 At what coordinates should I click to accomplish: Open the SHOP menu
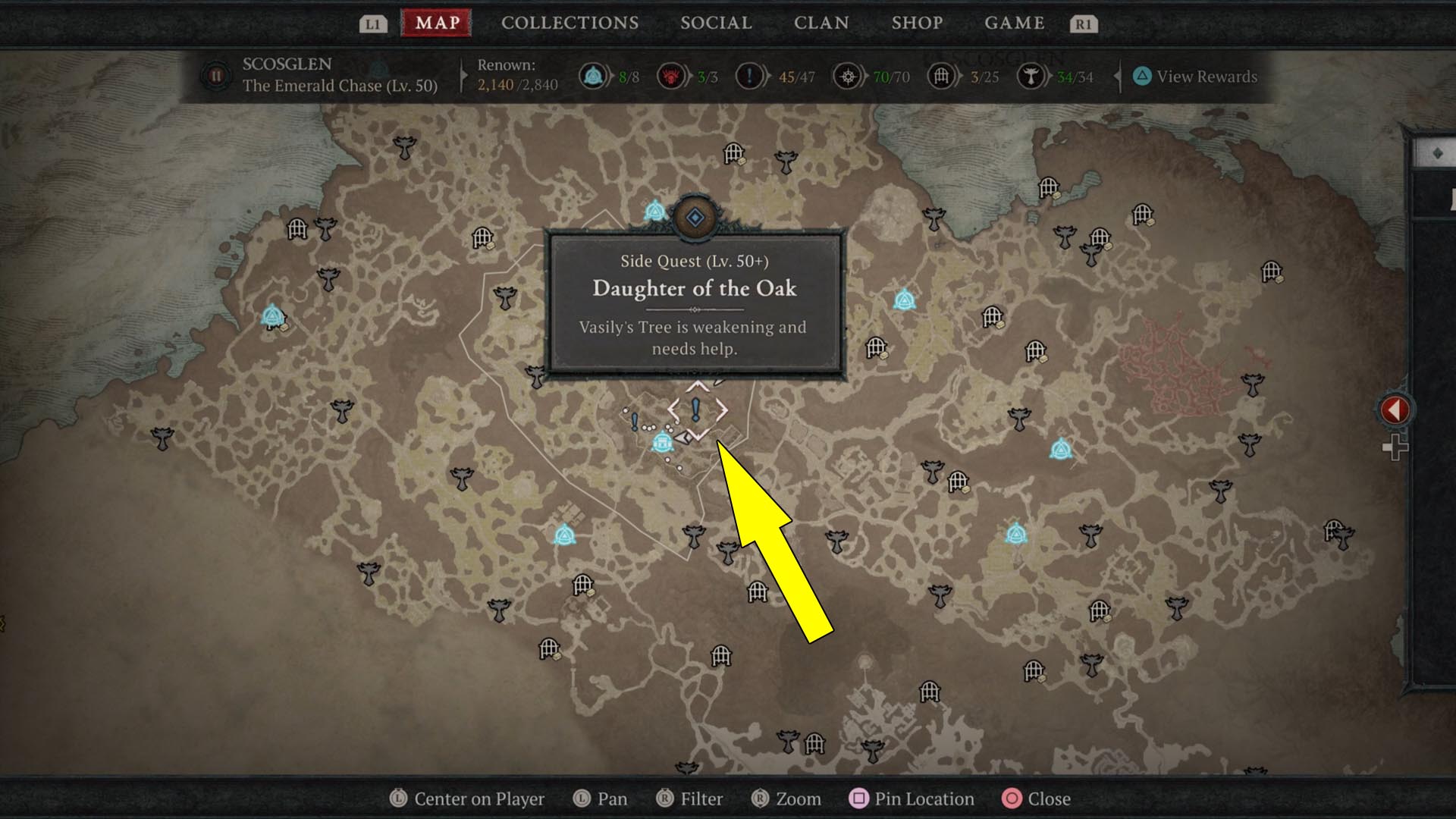coord(917,23)
